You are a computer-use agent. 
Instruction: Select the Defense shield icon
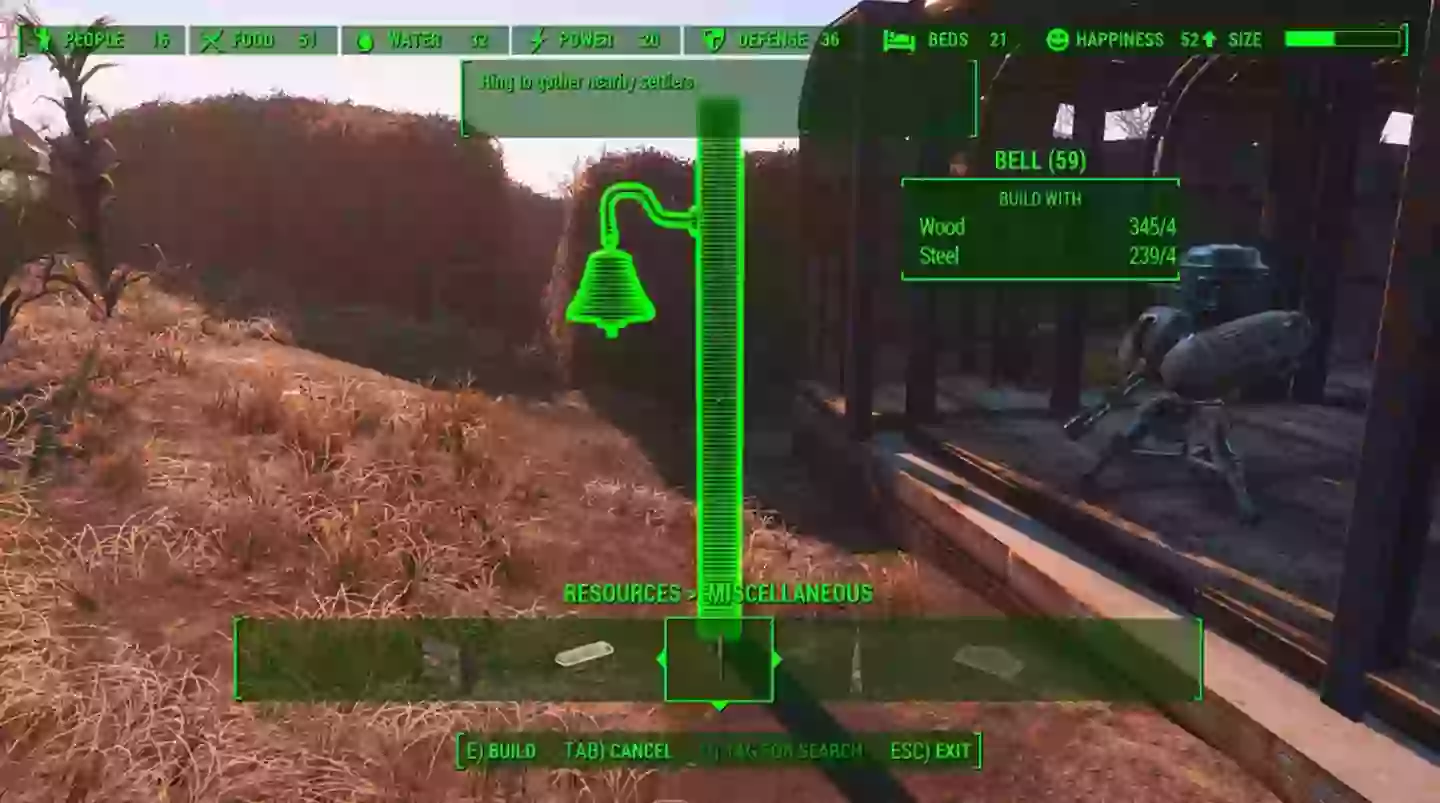pyautogui.click(x=713, y=40)
